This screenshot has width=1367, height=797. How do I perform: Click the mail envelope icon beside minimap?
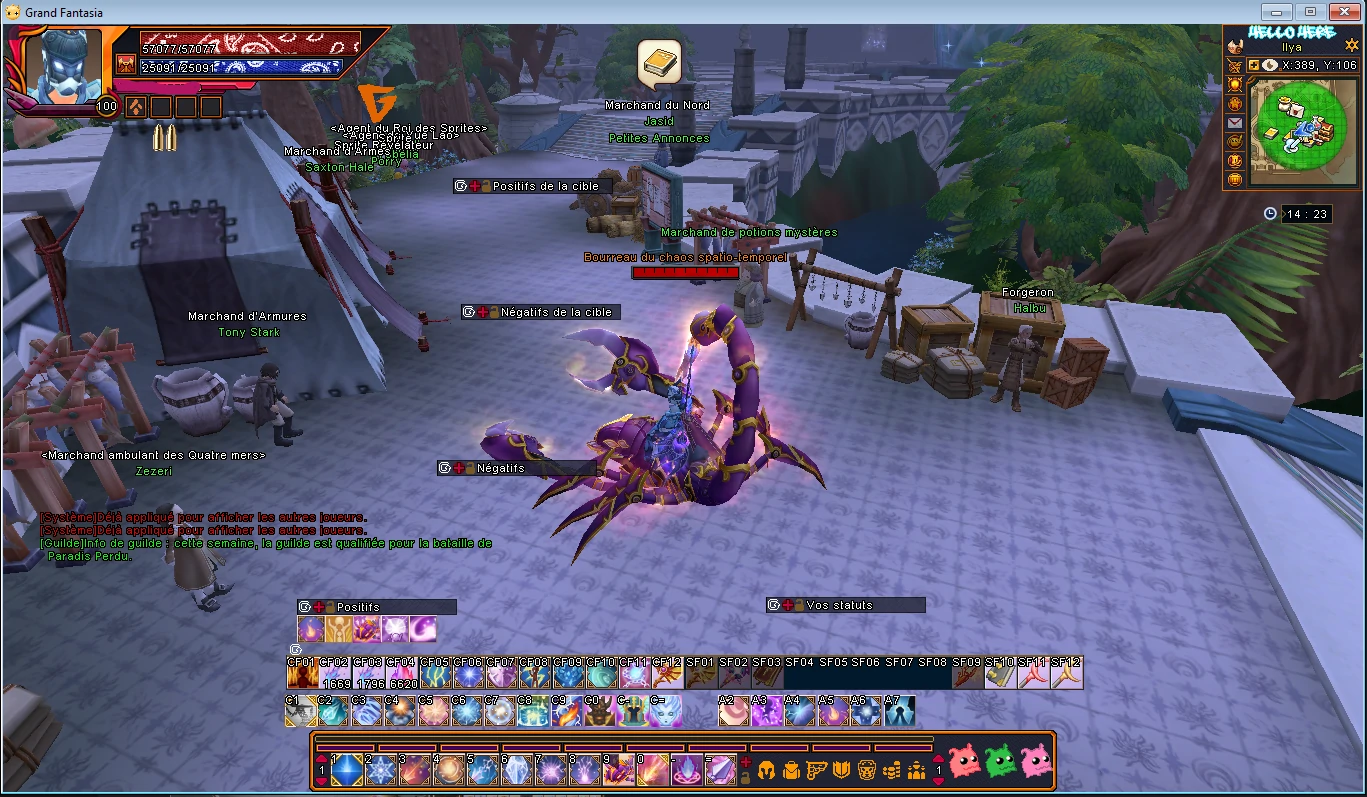click(1235, 123)
